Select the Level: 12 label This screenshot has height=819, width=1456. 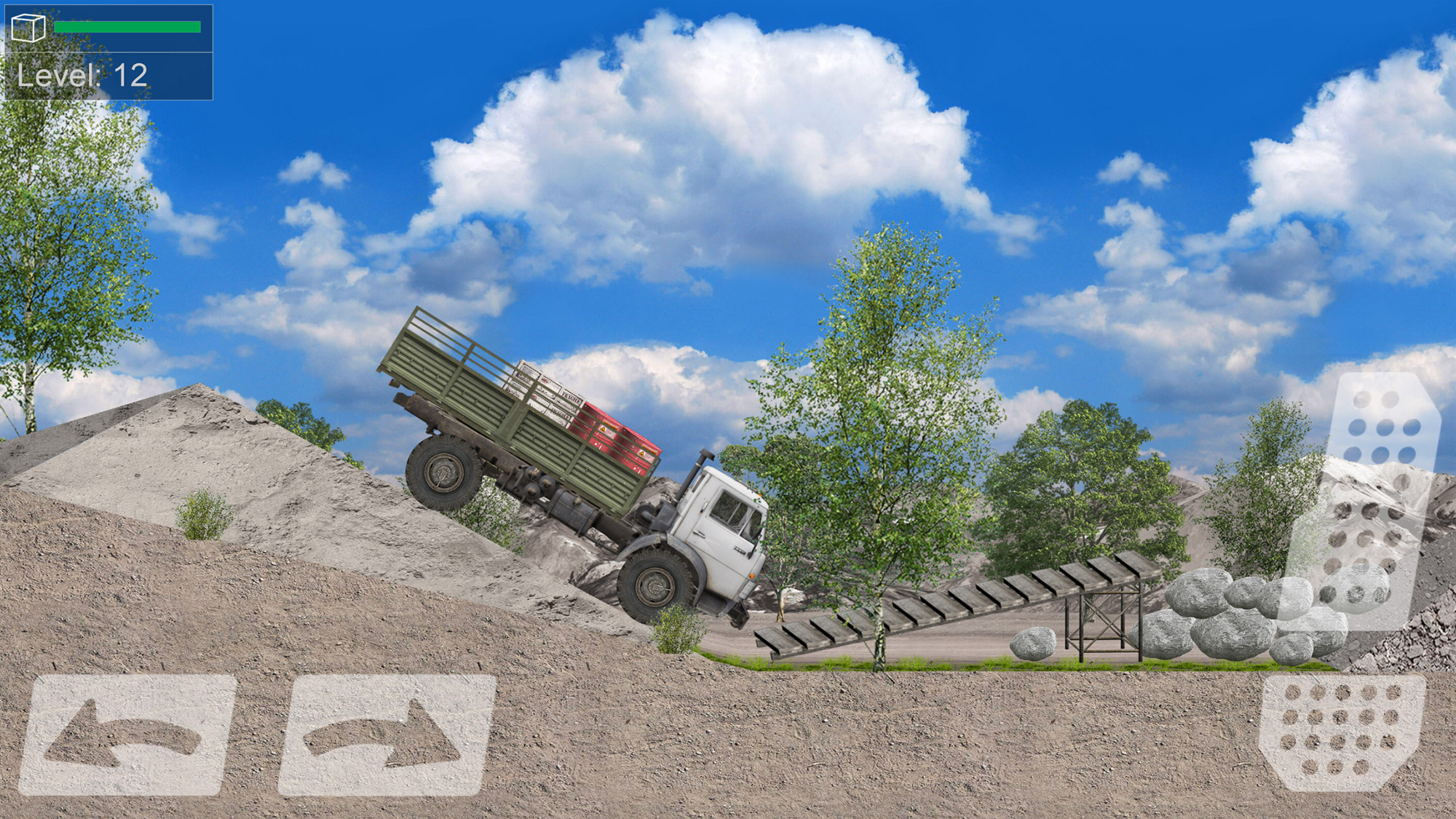click(82, 73)
